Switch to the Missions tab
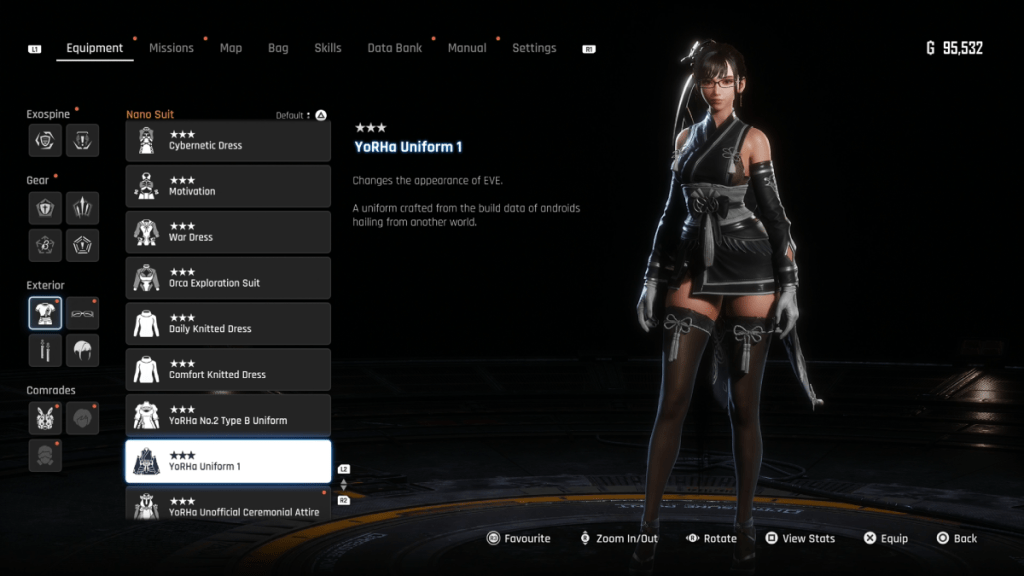This screenshot has height=576, width=1024. 171,48
